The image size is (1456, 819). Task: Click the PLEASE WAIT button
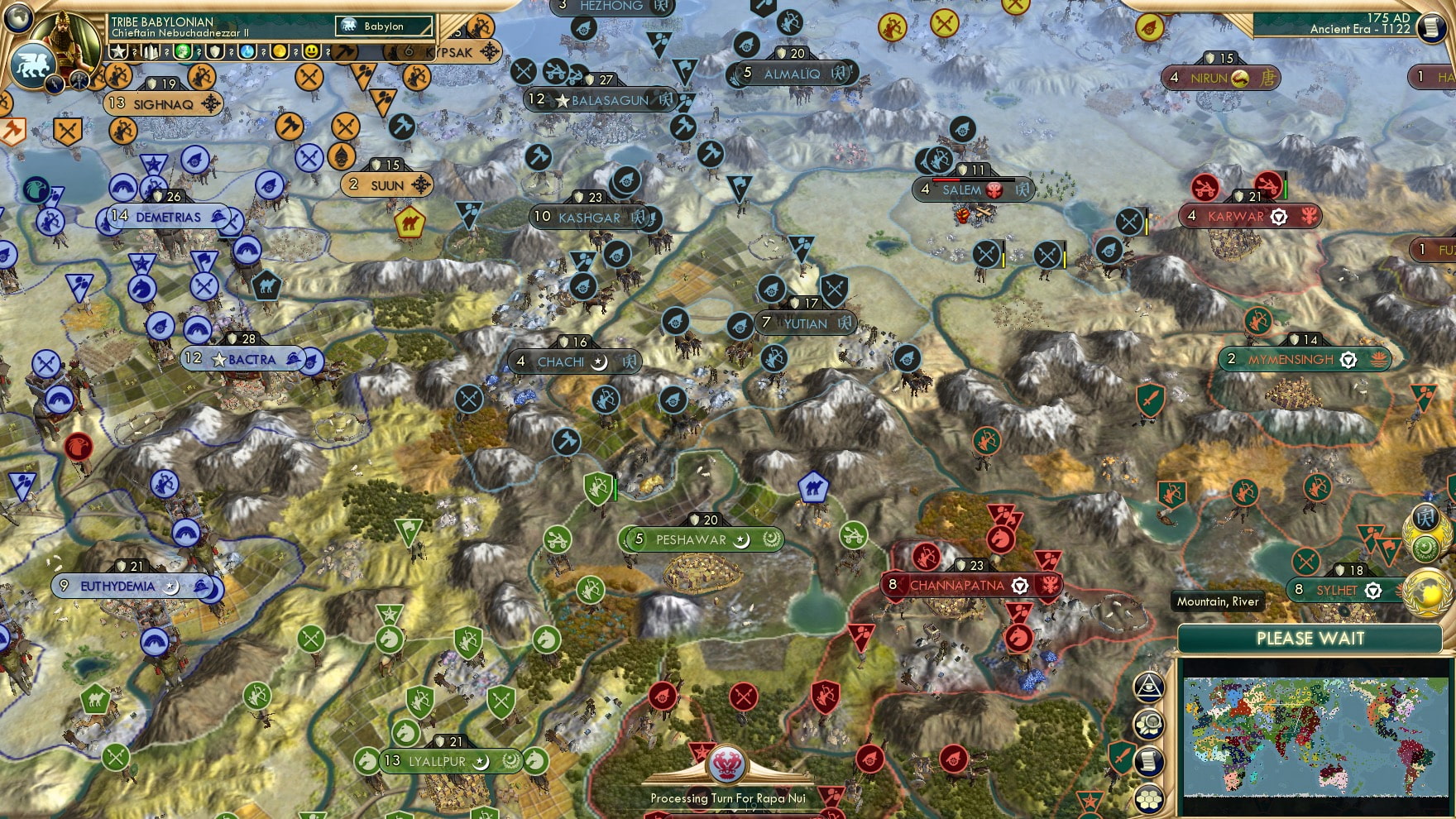[1310, 639]
